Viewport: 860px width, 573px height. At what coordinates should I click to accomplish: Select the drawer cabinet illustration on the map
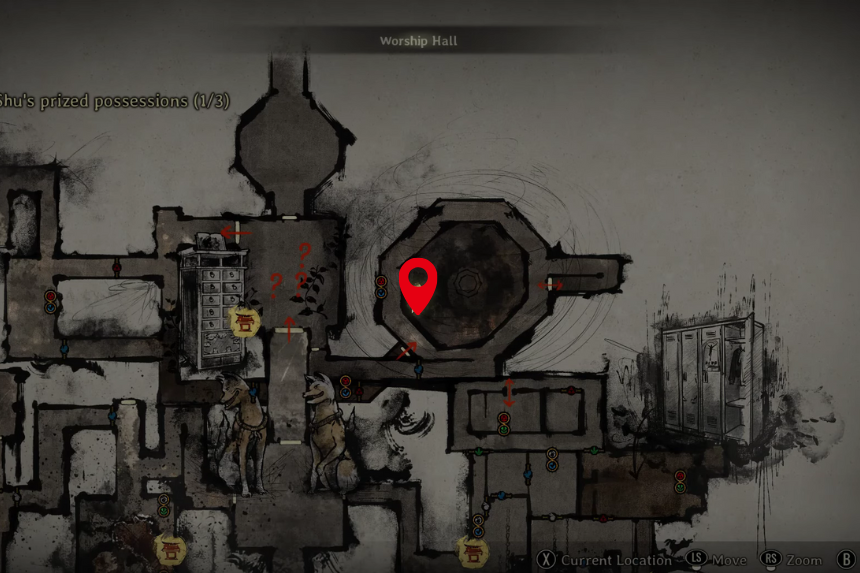[x=212, y=305]
